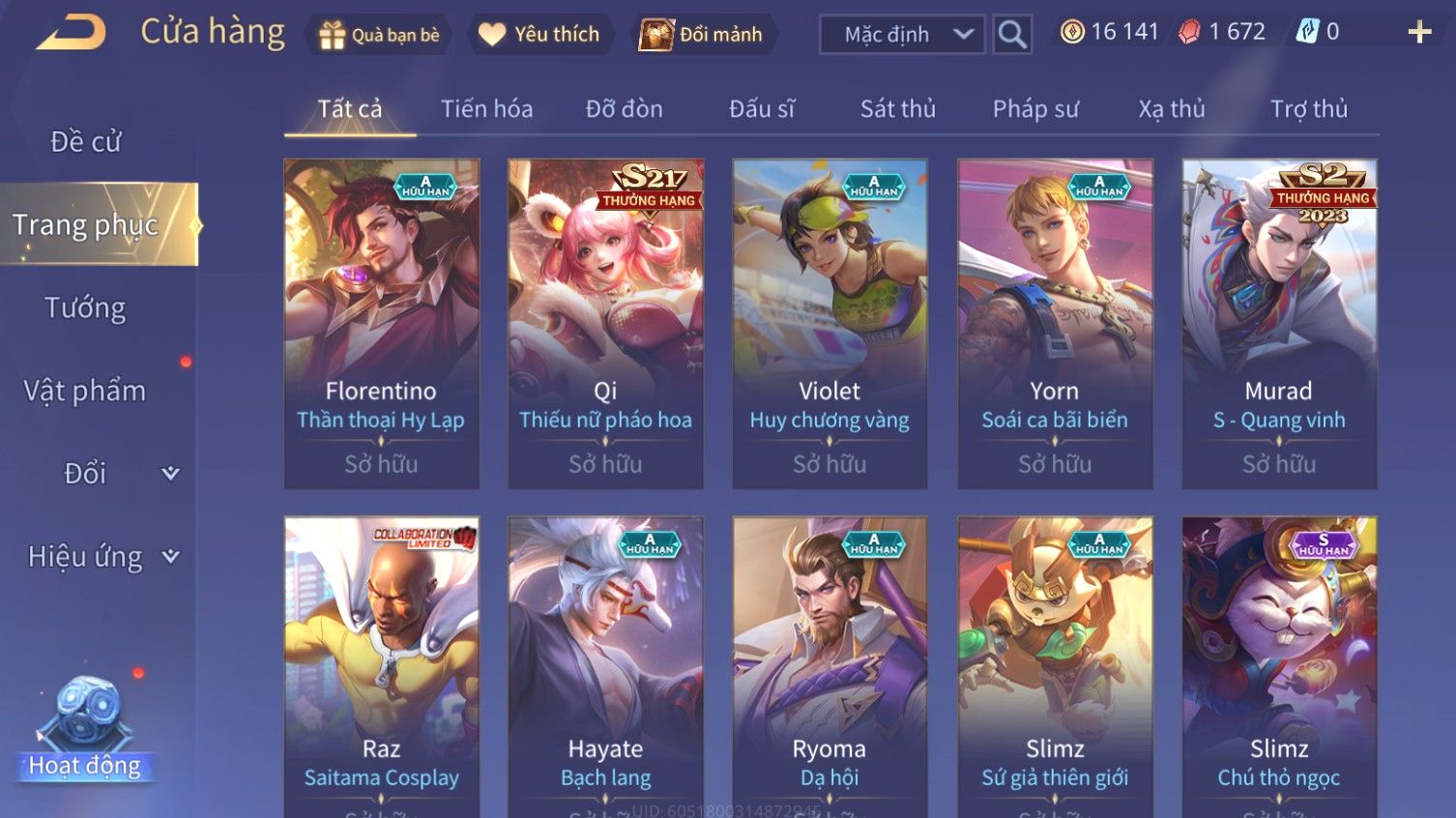Click the magnifying glass search button
Image resolution: width=1456 pixels, height=818 pixels.
point(1012,35)
